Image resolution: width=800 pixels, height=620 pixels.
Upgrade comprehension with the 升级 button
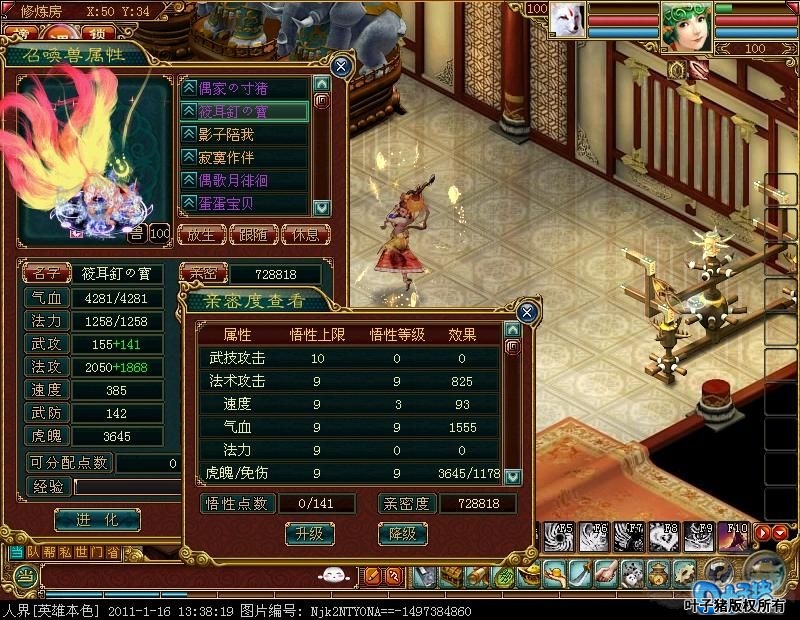310,534
